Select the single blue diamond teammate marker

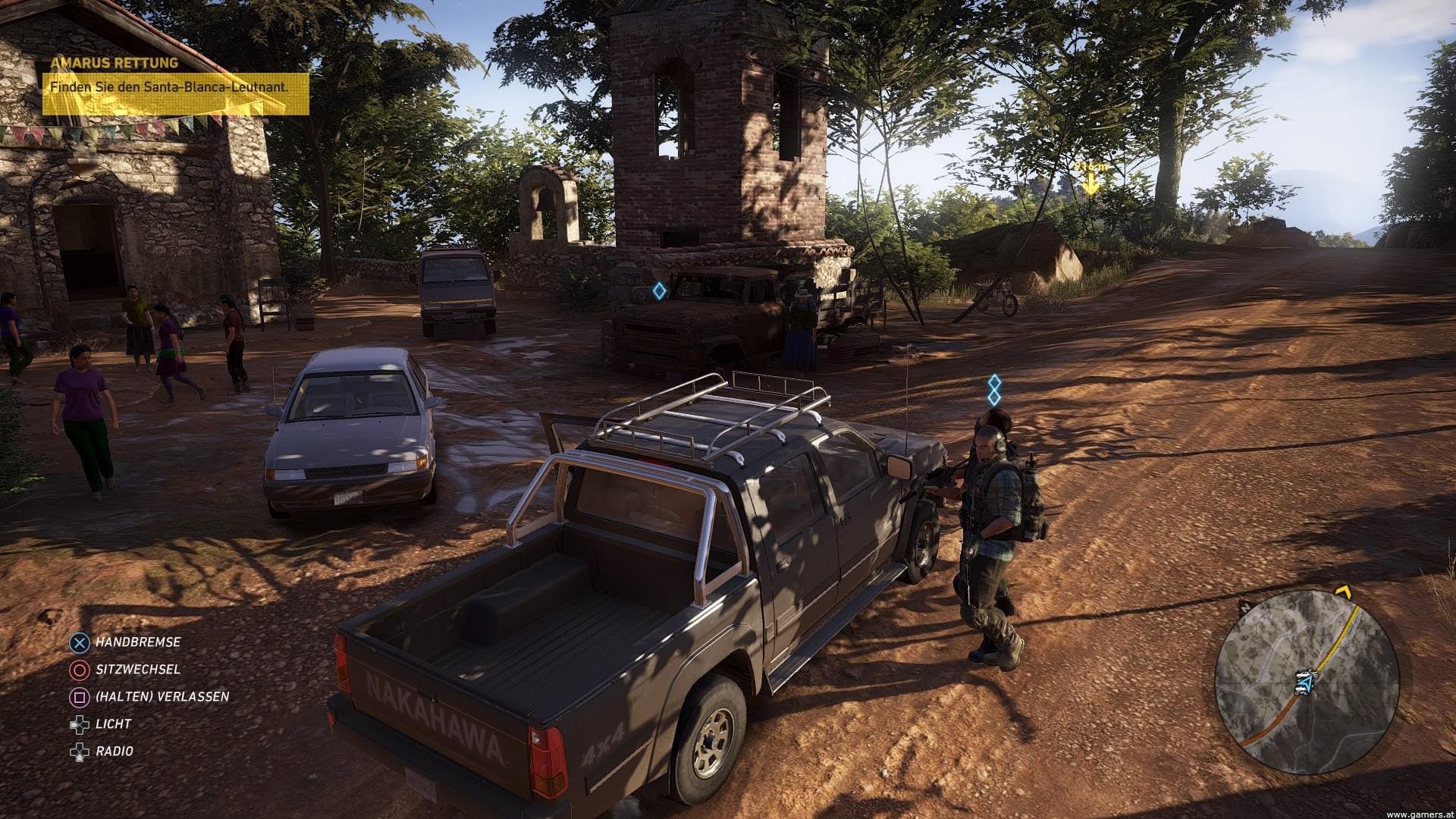(660, 290)
